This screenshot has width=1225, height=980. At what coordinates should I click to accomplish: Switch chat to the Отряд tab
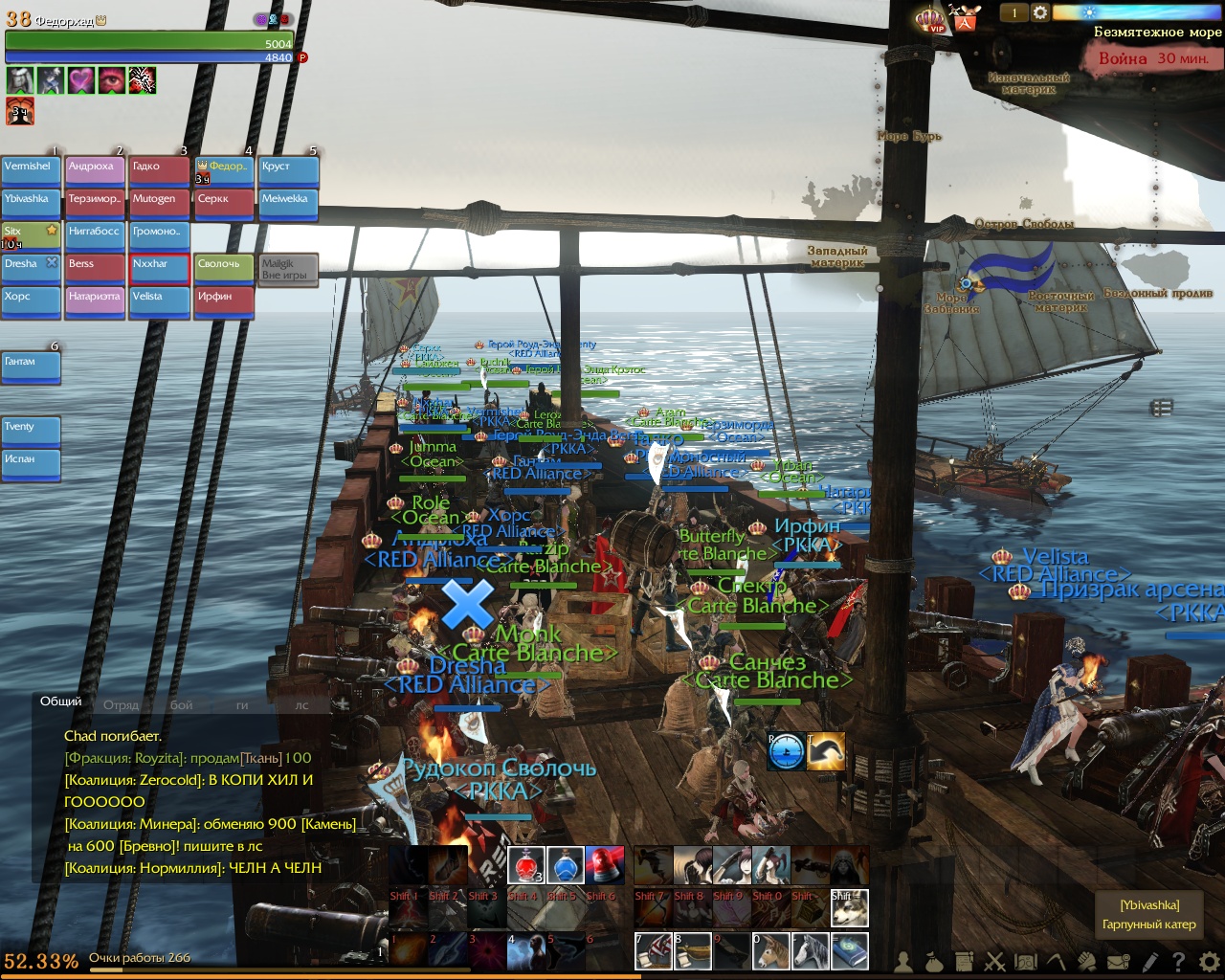121,705
